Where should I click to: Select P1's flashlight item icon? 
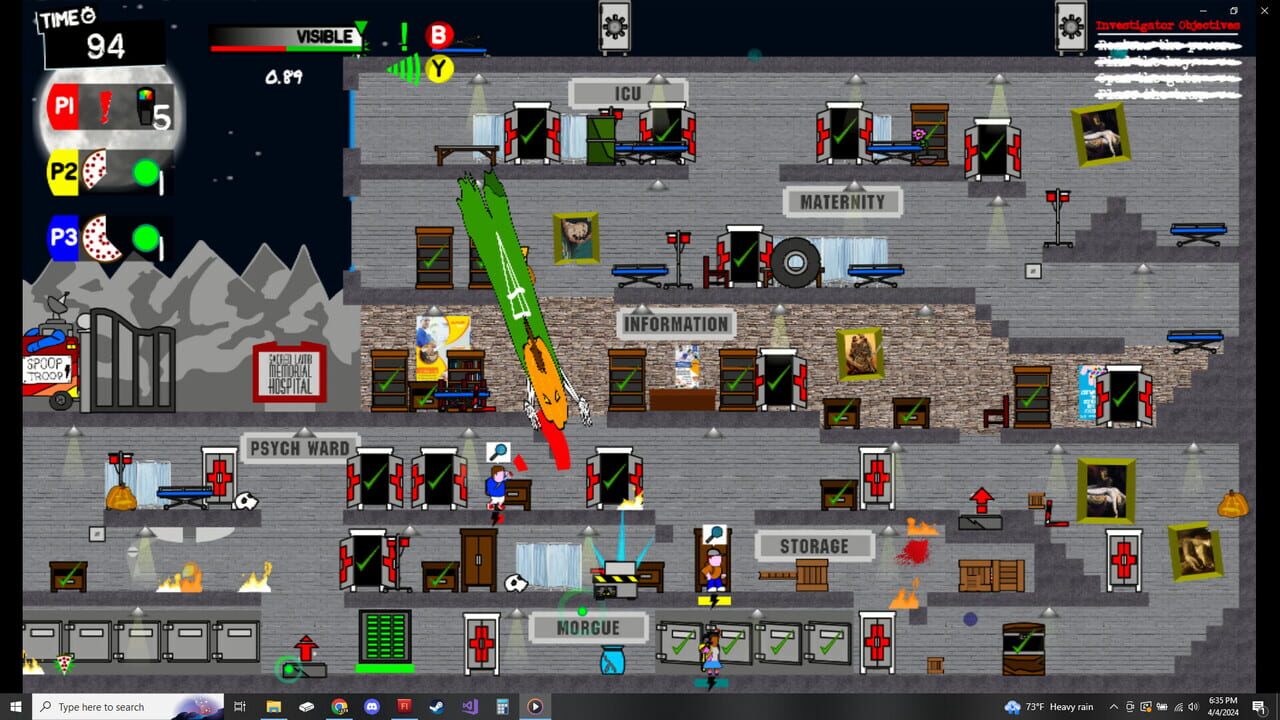[104, 105]
